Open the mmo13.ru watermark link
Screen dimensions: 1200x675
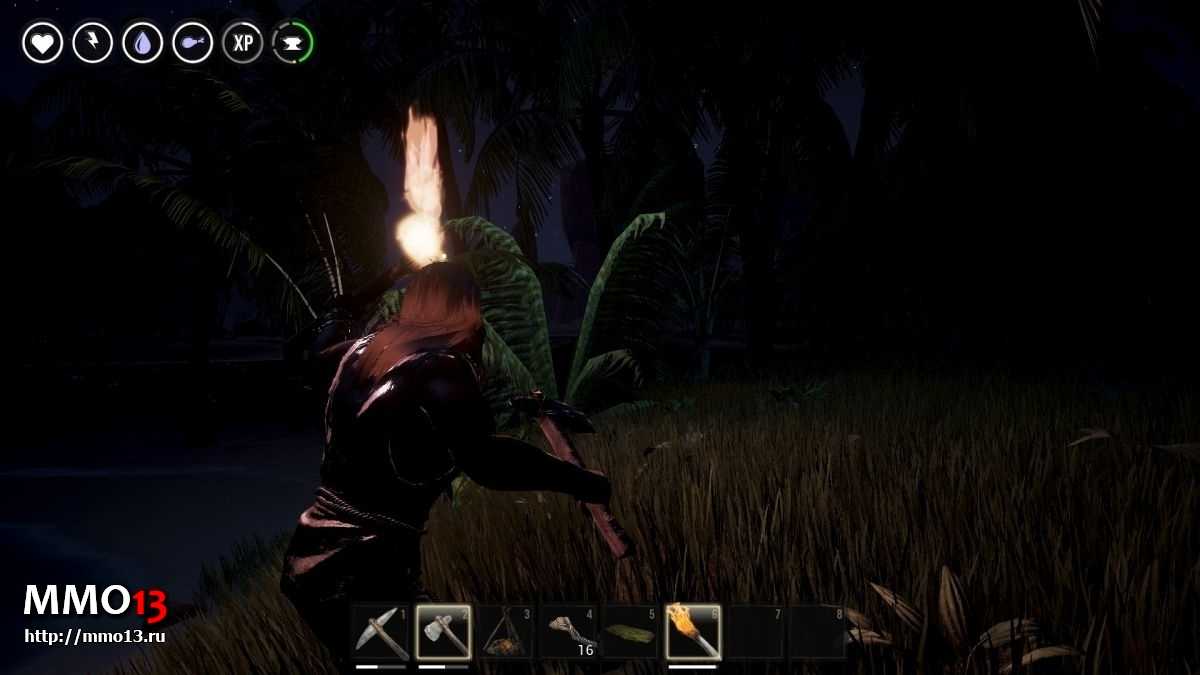click(94, 635)
